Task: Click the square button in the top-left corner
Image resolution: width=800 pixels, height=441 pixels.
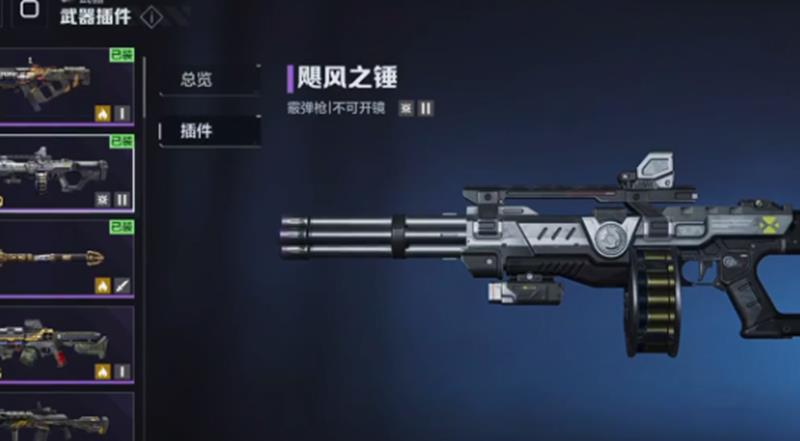Action: click(x=31, y=10)
